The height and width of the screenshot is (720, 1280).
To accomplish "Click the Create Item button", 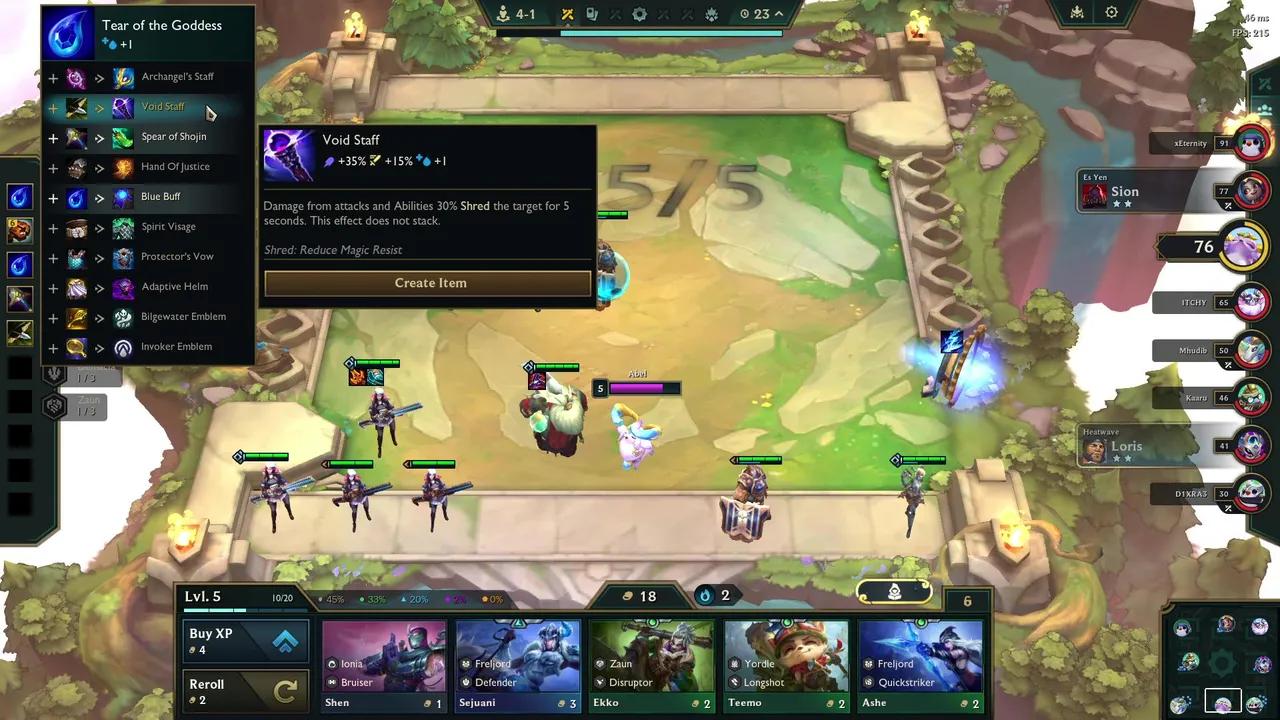I will coord(429,282).
